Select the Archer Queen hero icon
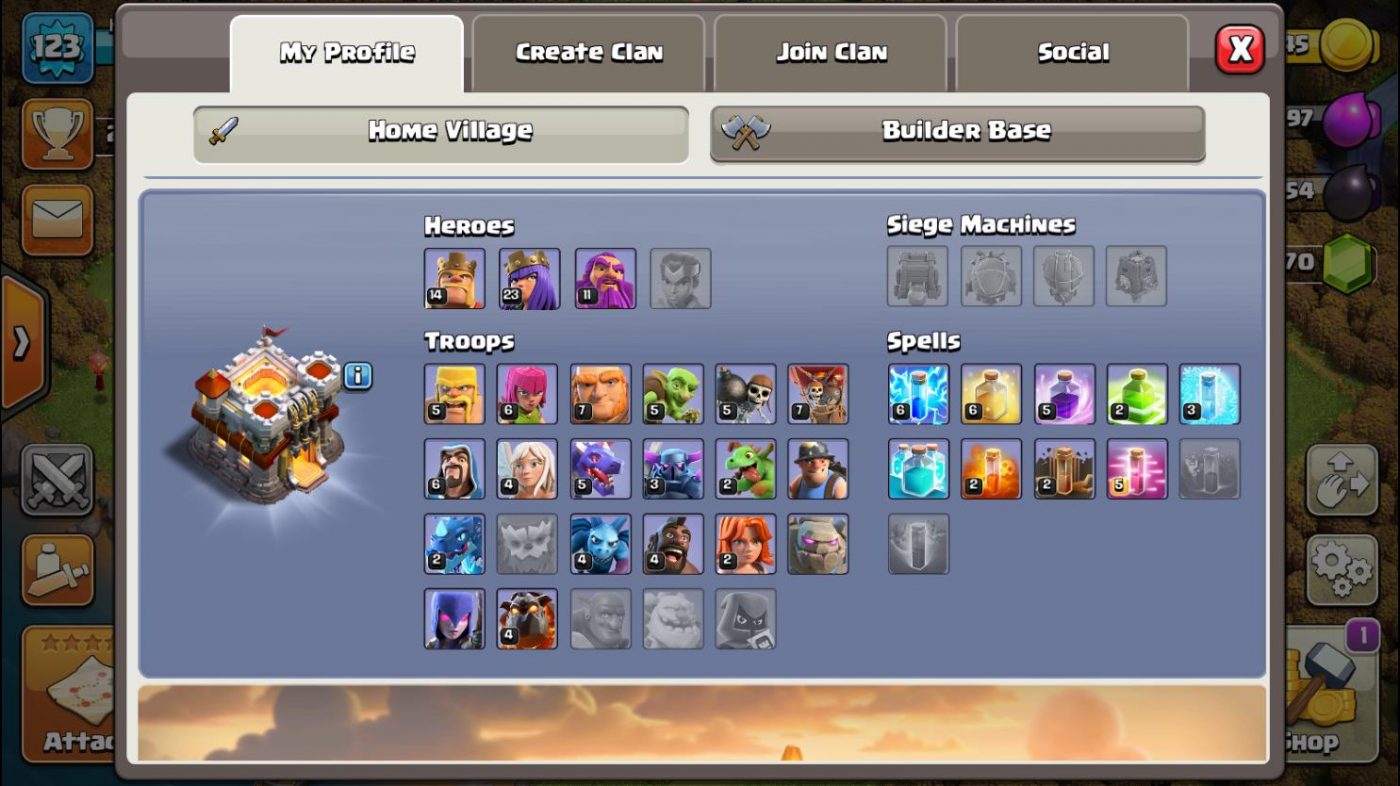Viewport: 1400px width, 786px height. 529,278
